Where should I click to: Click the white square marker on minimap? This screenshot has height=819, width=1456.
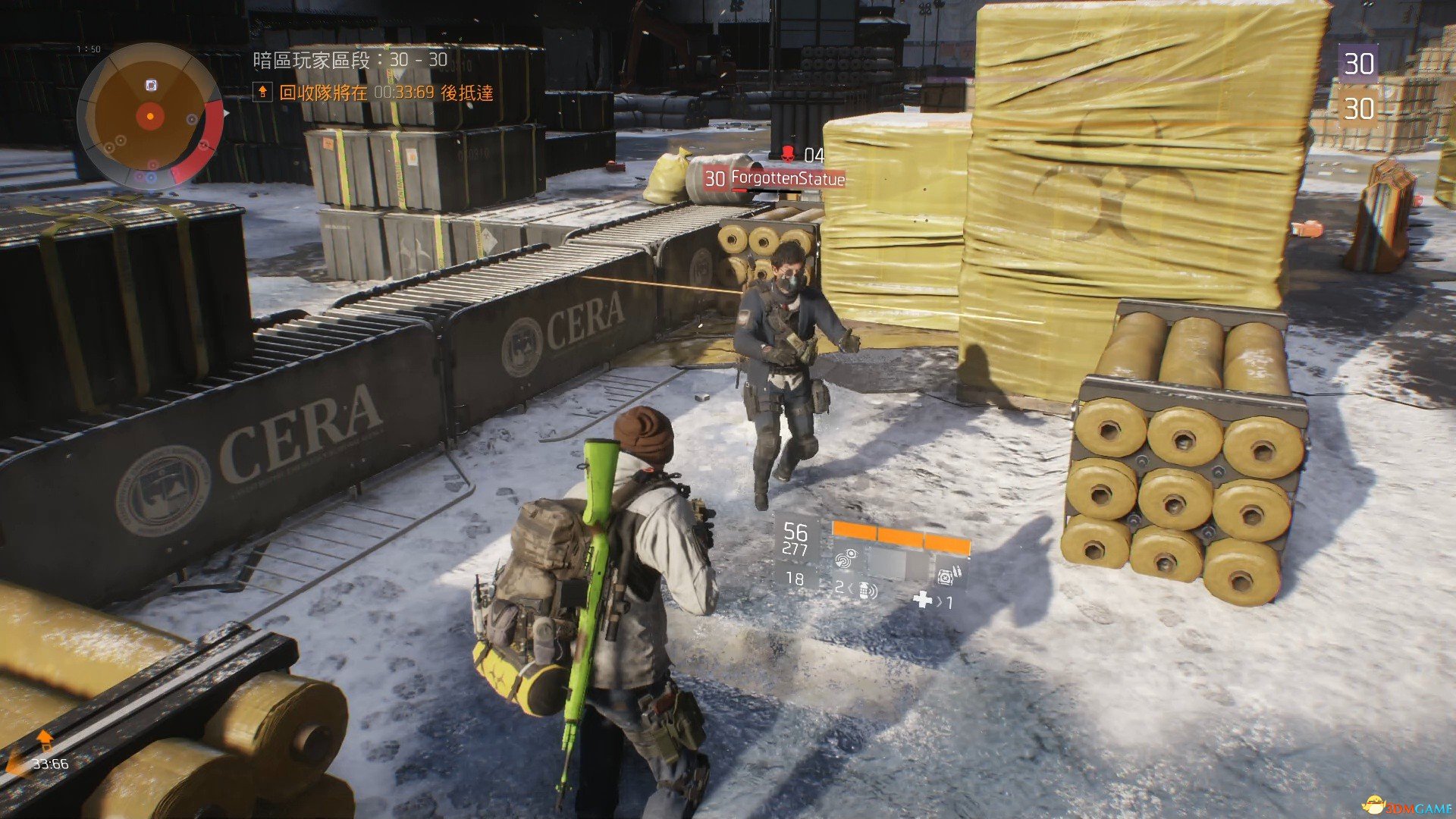tap(151, 86)
